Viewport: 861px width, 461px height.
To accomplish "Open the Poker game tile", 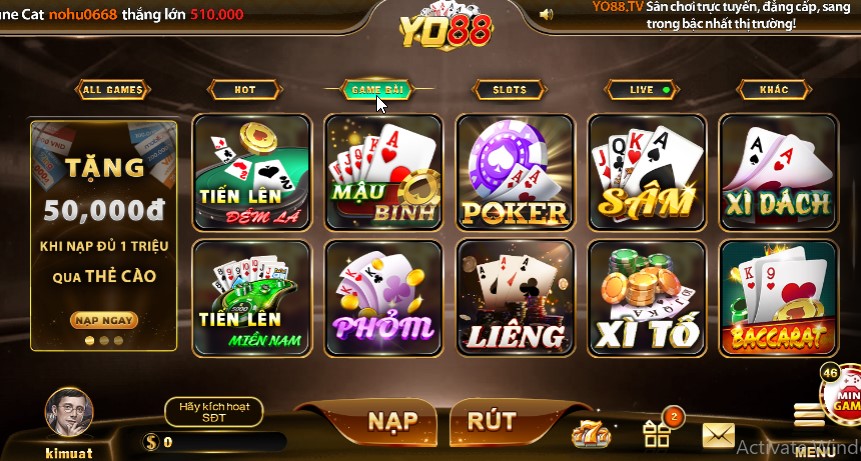I will [515, 172].
